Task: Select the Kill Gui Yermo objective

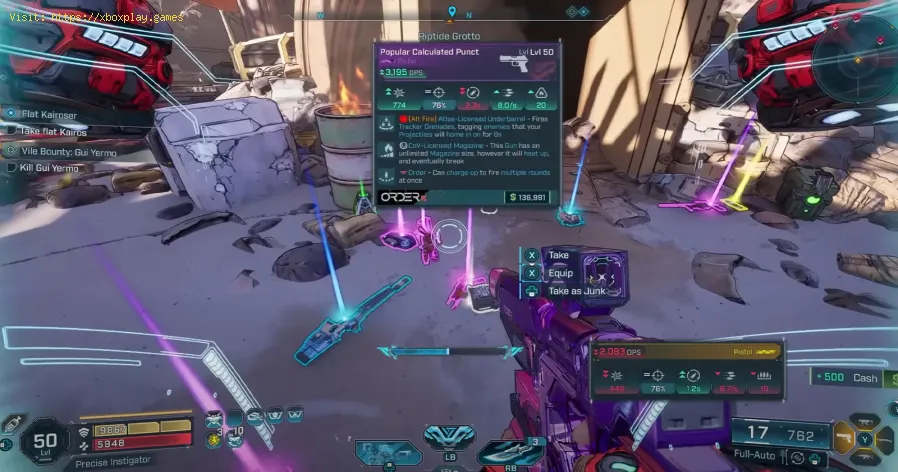Action: click(x=54, y=167)
